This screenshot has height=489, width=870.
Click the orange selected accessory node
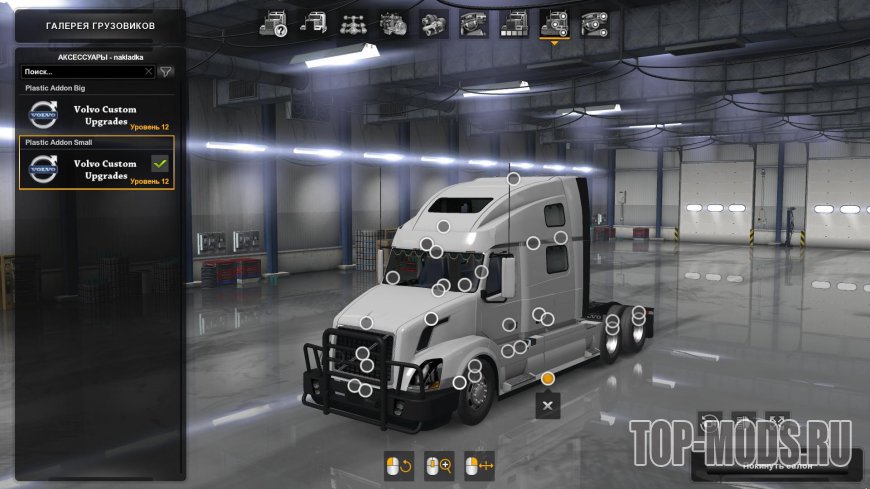548,378
